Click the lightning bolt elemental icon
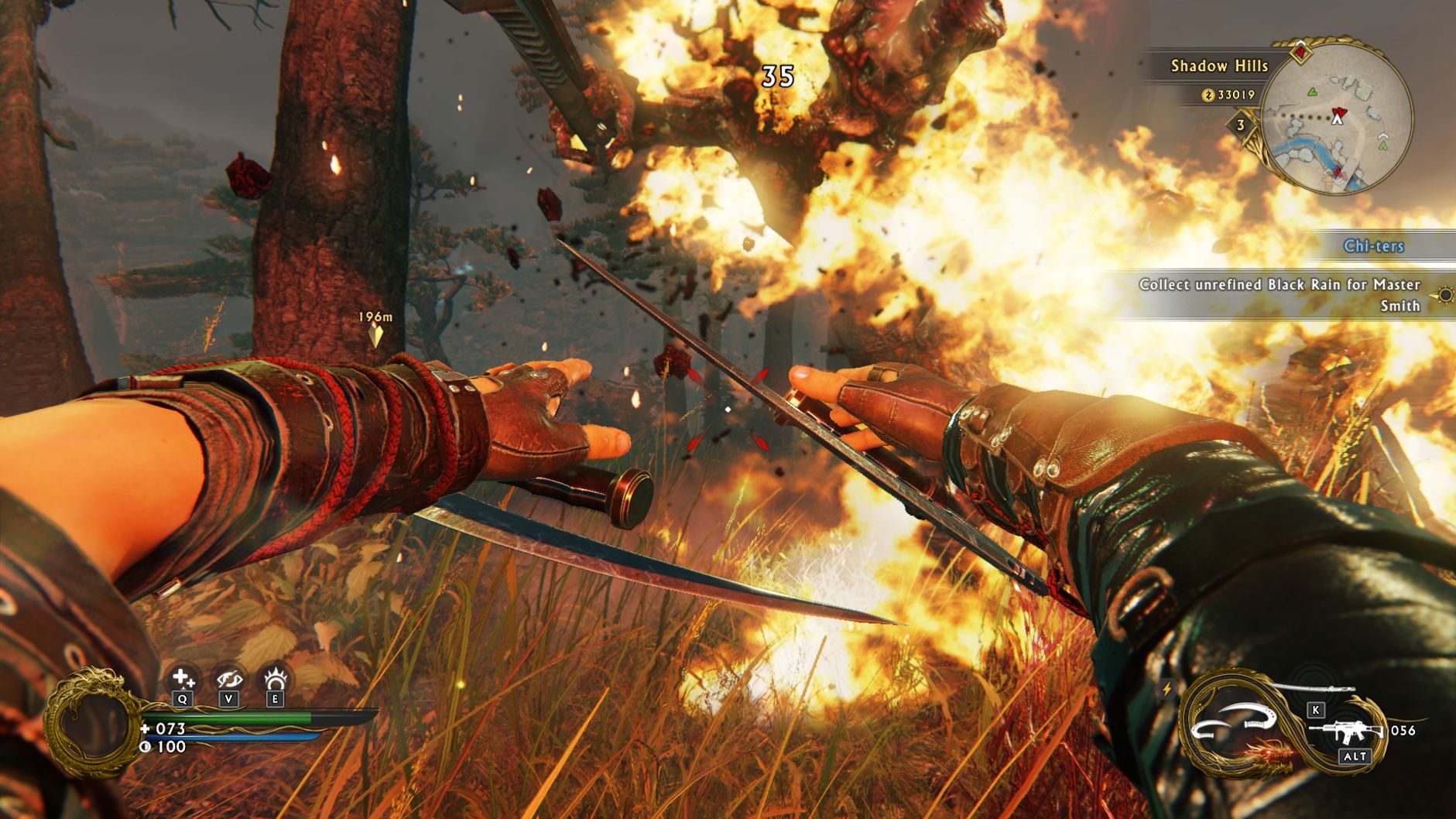The image size is (1456, 819). [x=1167, y=688]
